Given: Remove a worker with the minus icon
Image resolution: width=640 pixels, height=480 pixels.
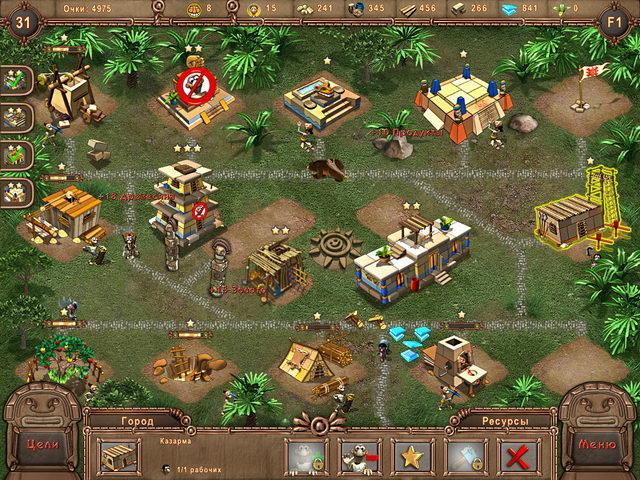Looking at the screenshot, I should coord(359,457).
